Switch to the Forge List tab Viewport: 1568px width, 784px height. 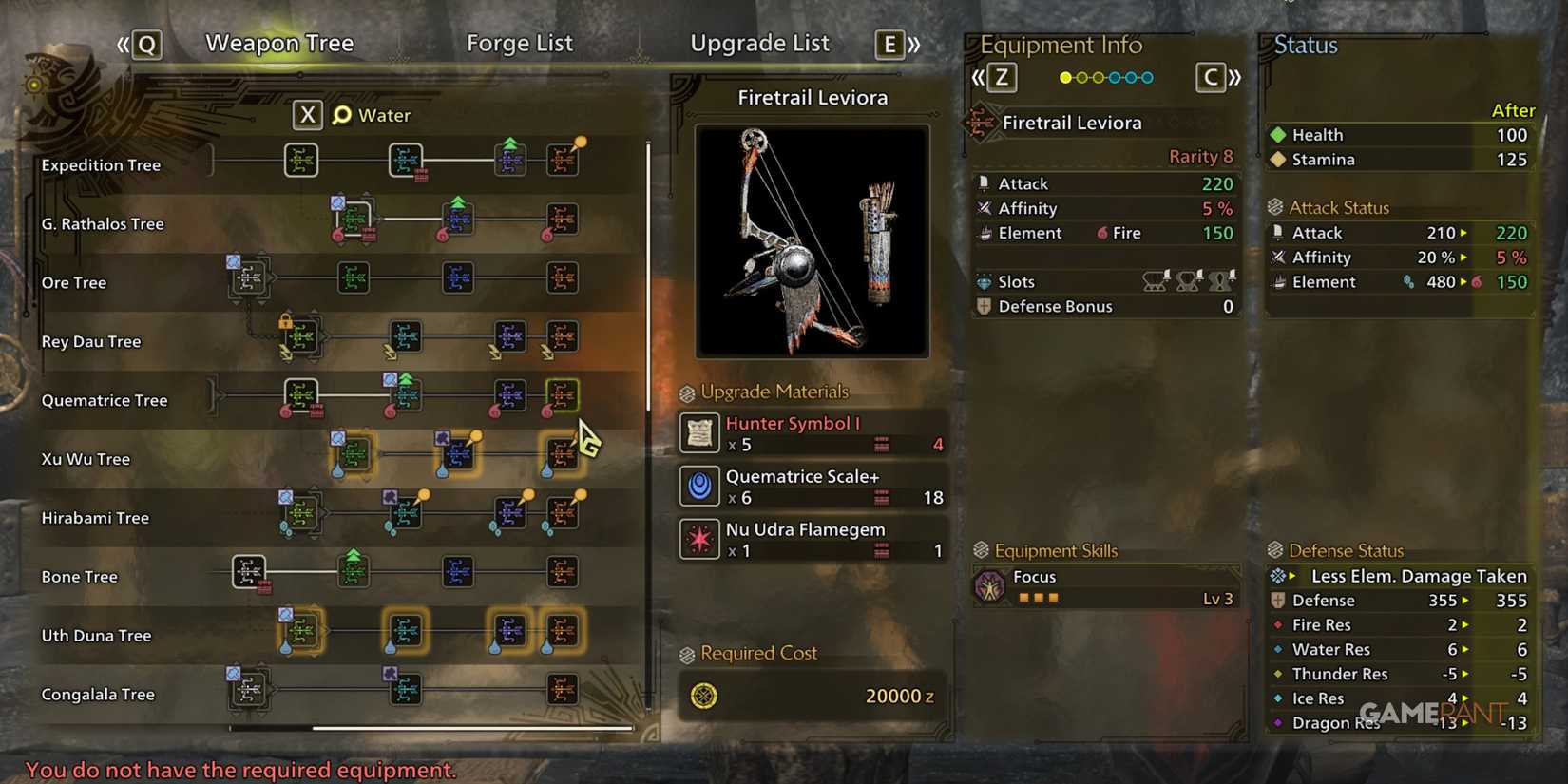[520, 43]
